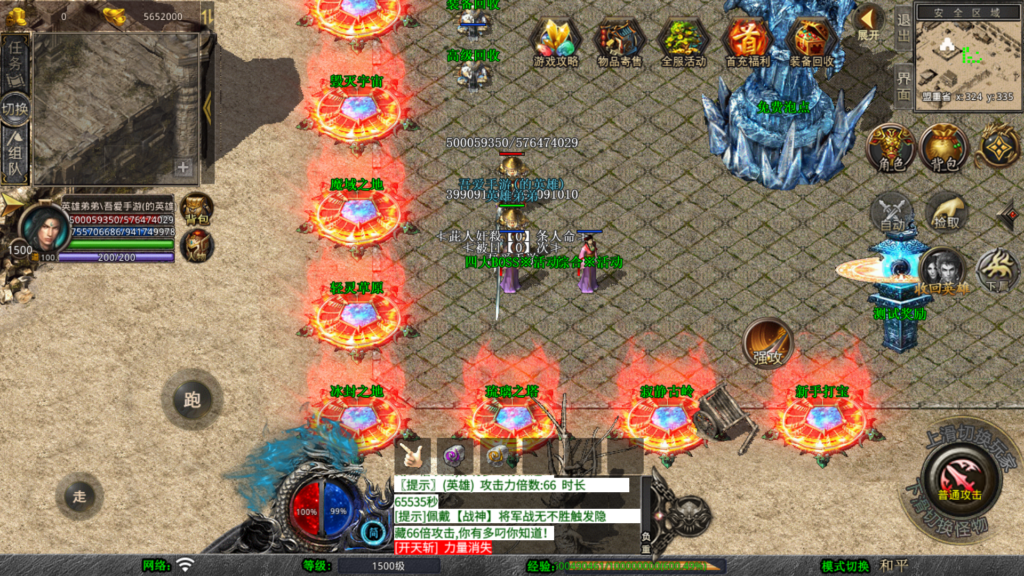The height and width of the screenshot is (576, 1024).
Task: Tap the 走 walk button
Action: [x=80, y=495]
